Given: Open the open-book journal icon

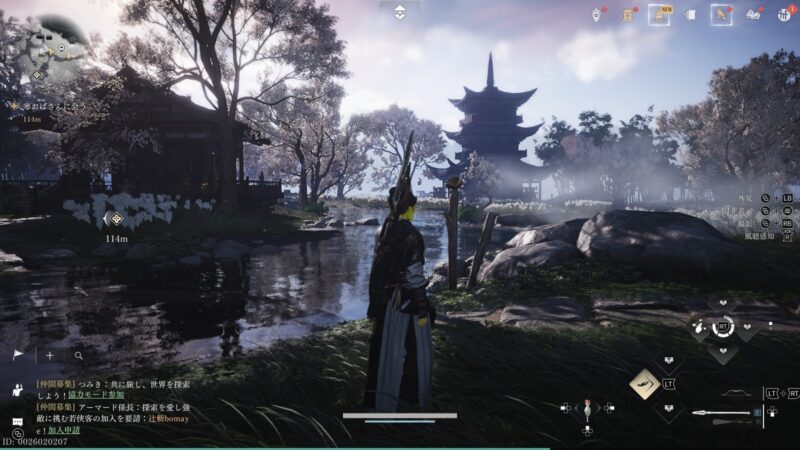Looking at the screenshot, I should click(x=753, y=14).
